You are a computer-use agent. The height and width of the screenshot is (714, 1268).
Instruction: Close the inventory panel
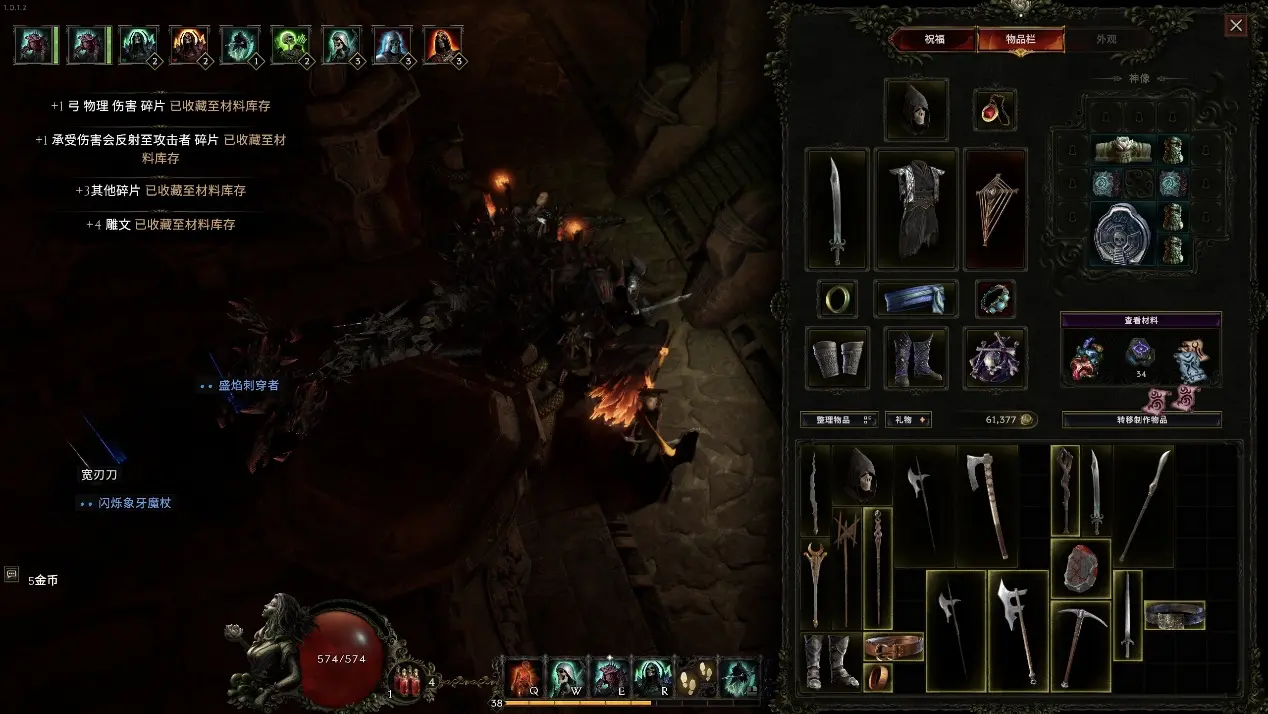click(x=1236, y=26)
